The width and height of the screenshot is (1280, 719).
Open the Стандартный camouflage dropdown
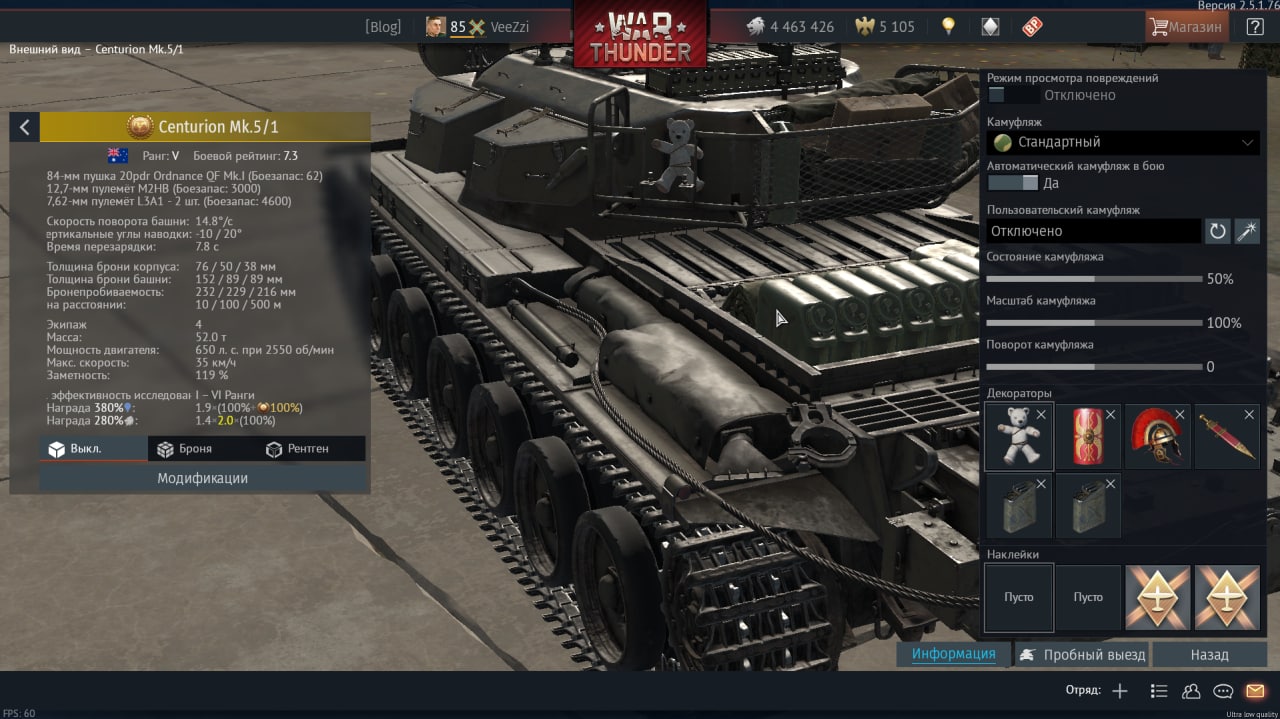(1123, 142)
